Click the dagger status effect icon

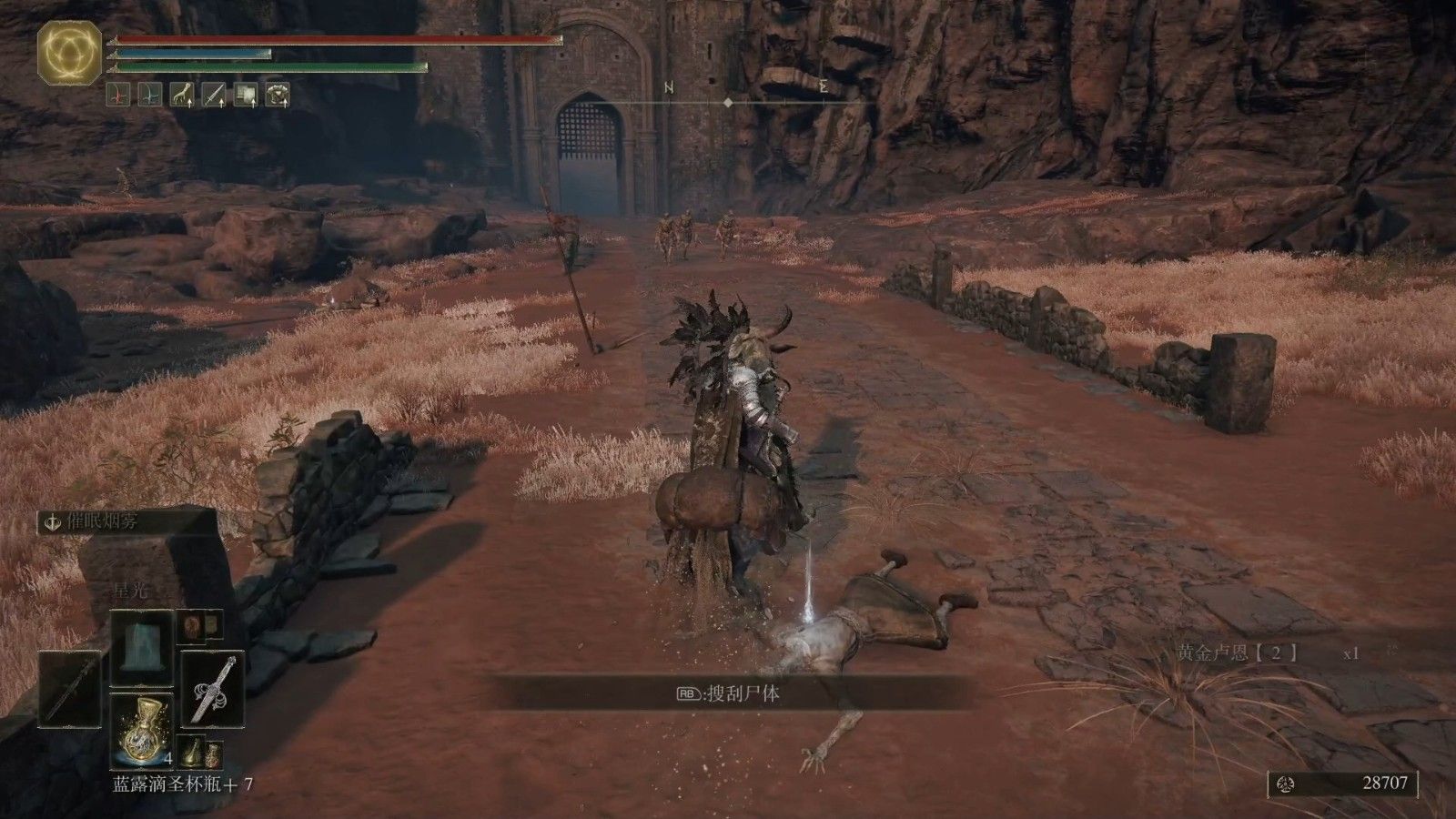(212, 92)
